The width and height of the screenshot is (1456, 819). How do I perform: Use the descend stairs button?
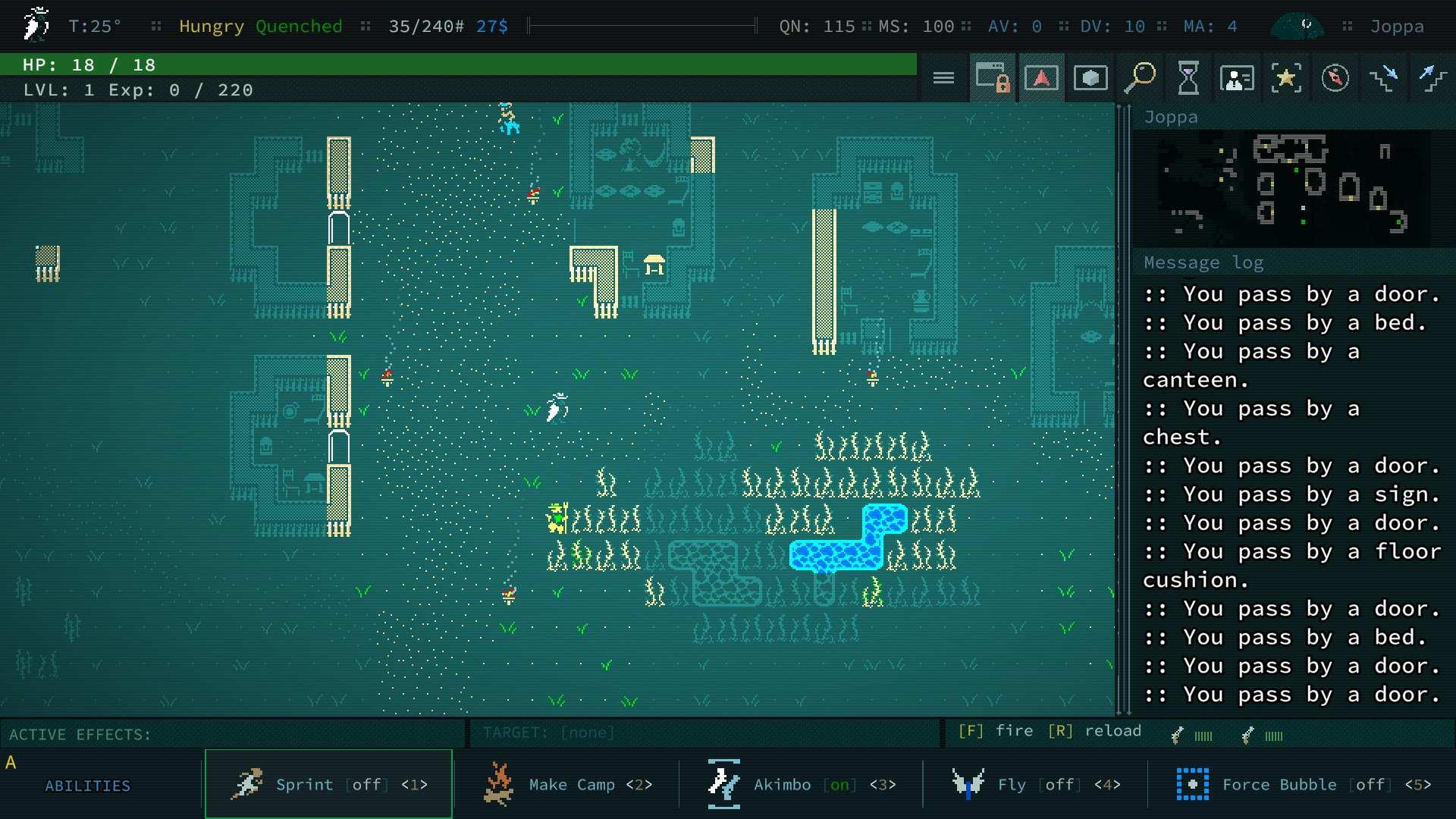[x=1384, y=78]
